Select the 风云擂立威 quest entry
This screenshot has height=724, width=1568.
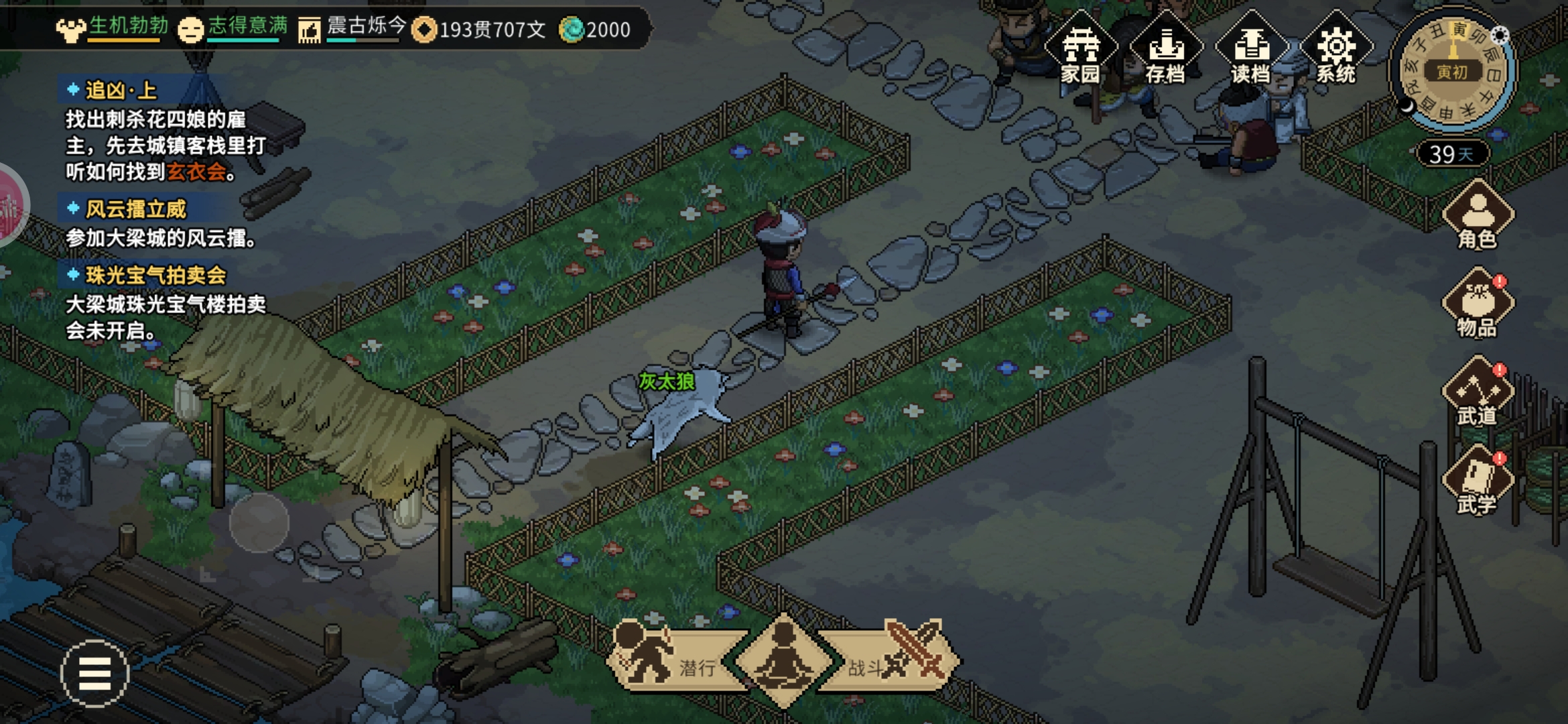click(x=135, y=209)
